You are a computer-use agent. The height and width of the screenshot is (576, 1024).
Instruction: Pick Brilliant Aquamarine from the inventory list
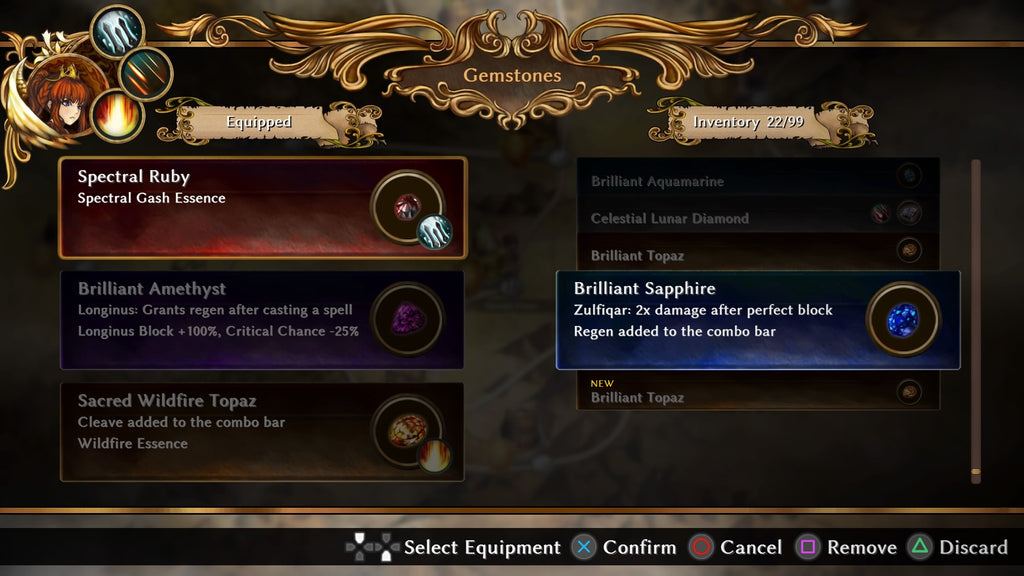[x=740, y=181]
